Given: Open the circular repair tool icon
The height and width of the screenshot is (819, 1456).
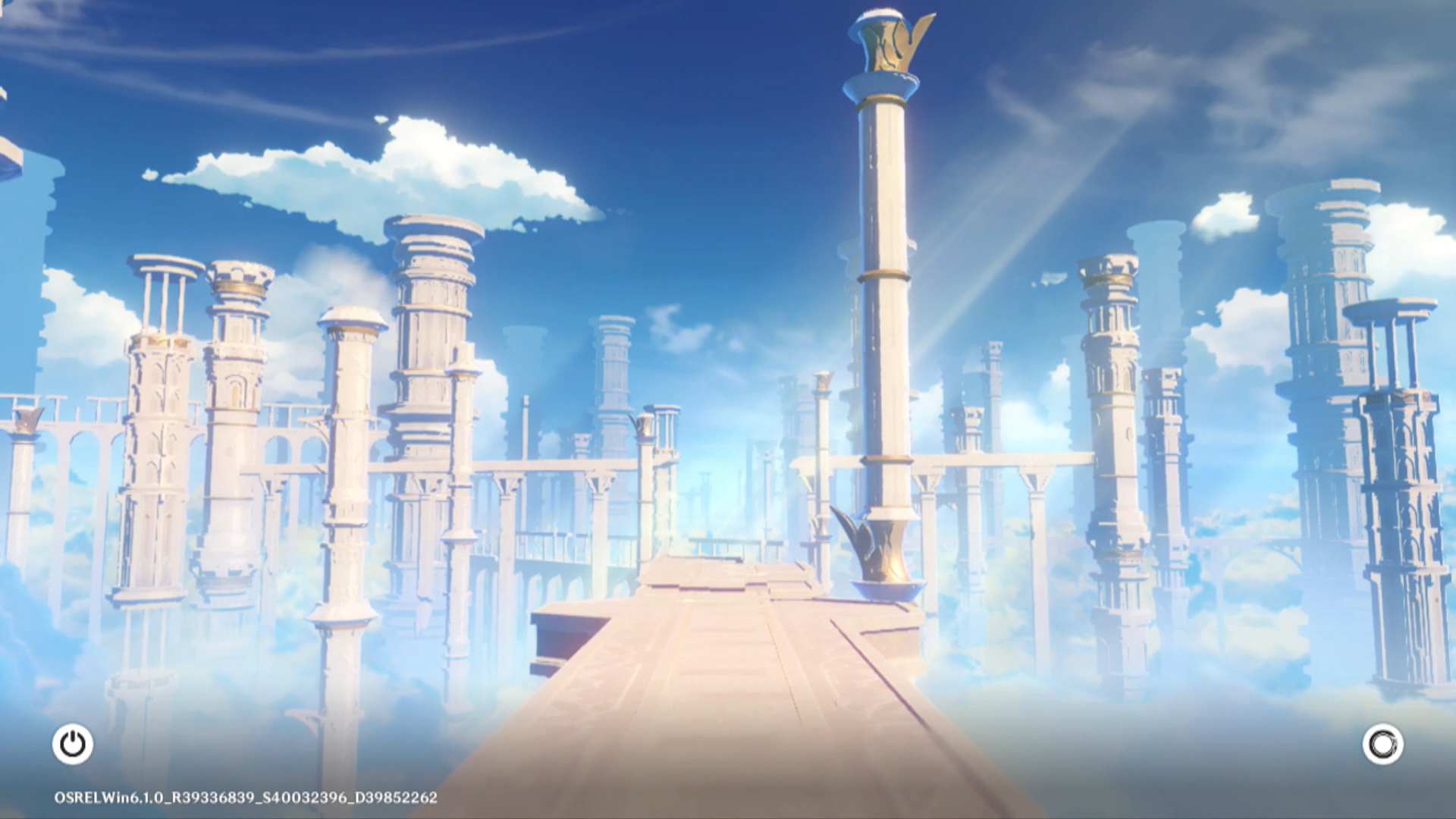Looking at the screenshot, I should [1382, 744].
